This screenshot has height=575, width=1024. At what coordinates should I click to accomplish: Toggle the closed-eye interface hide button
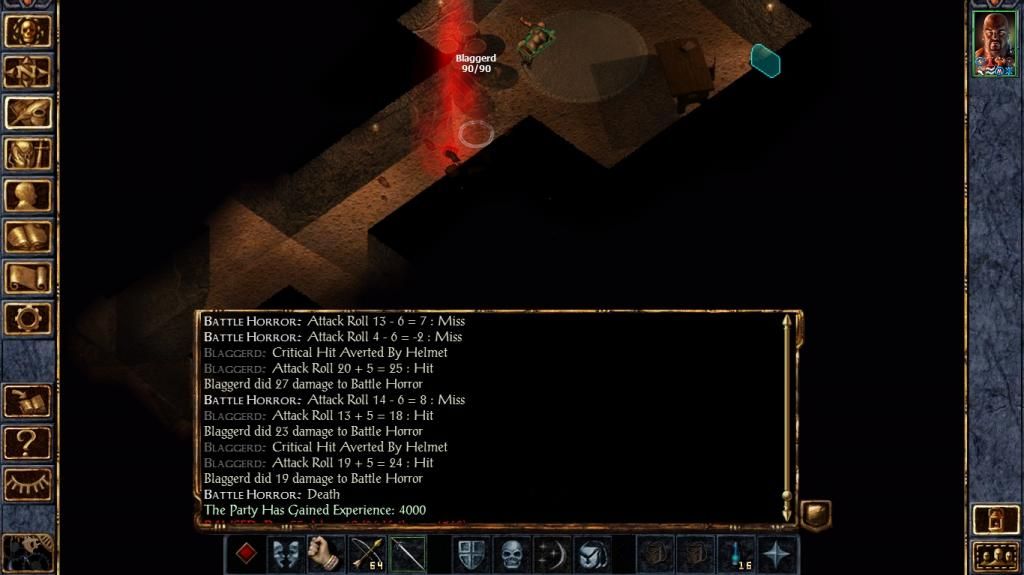tap(28, 483)
